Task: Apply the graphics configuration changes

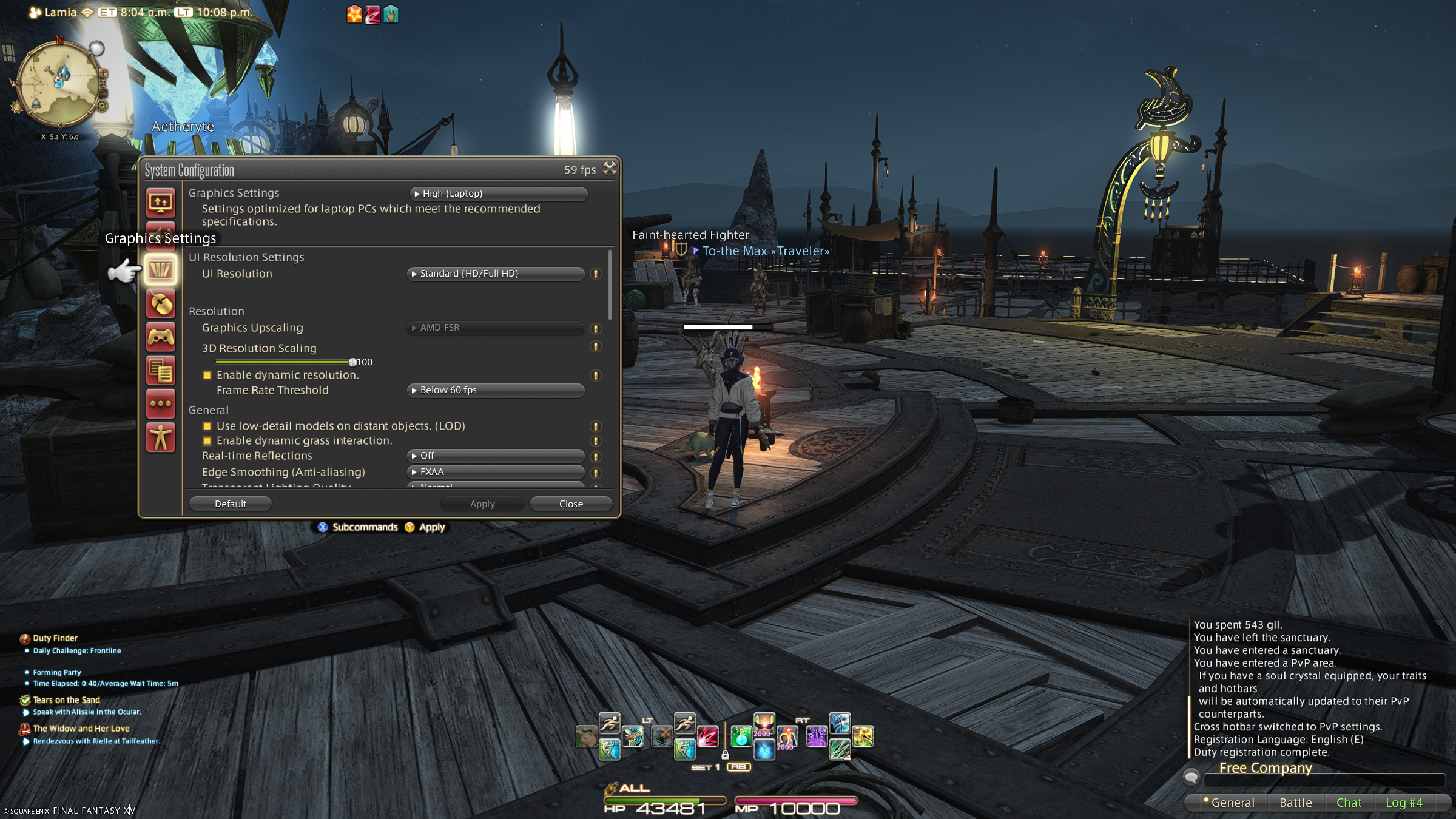Action: [x=482, y=503]
